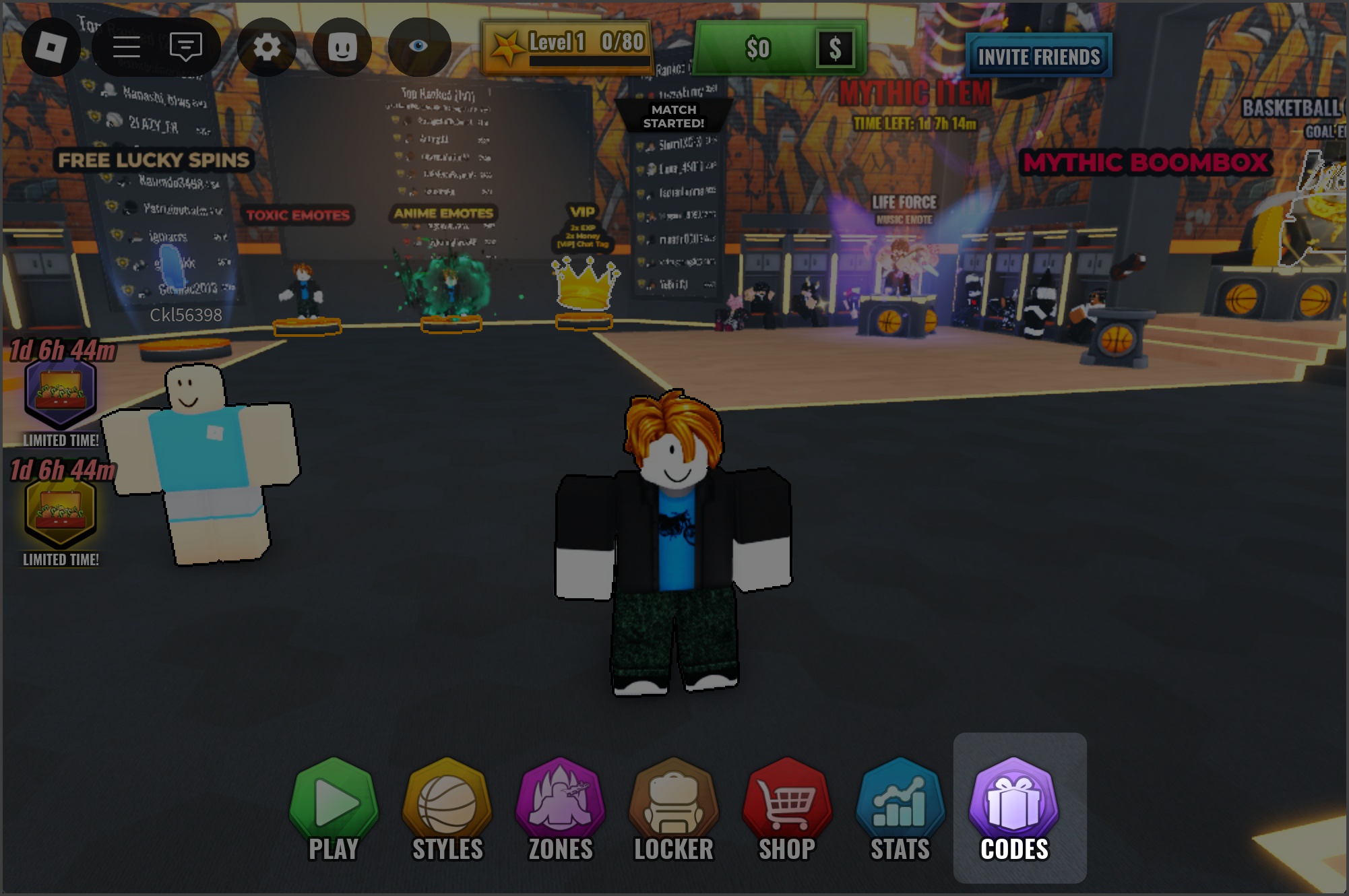Open the Shop cart
The width and height of the screenshot is (1349, 896).
(786, 809)
